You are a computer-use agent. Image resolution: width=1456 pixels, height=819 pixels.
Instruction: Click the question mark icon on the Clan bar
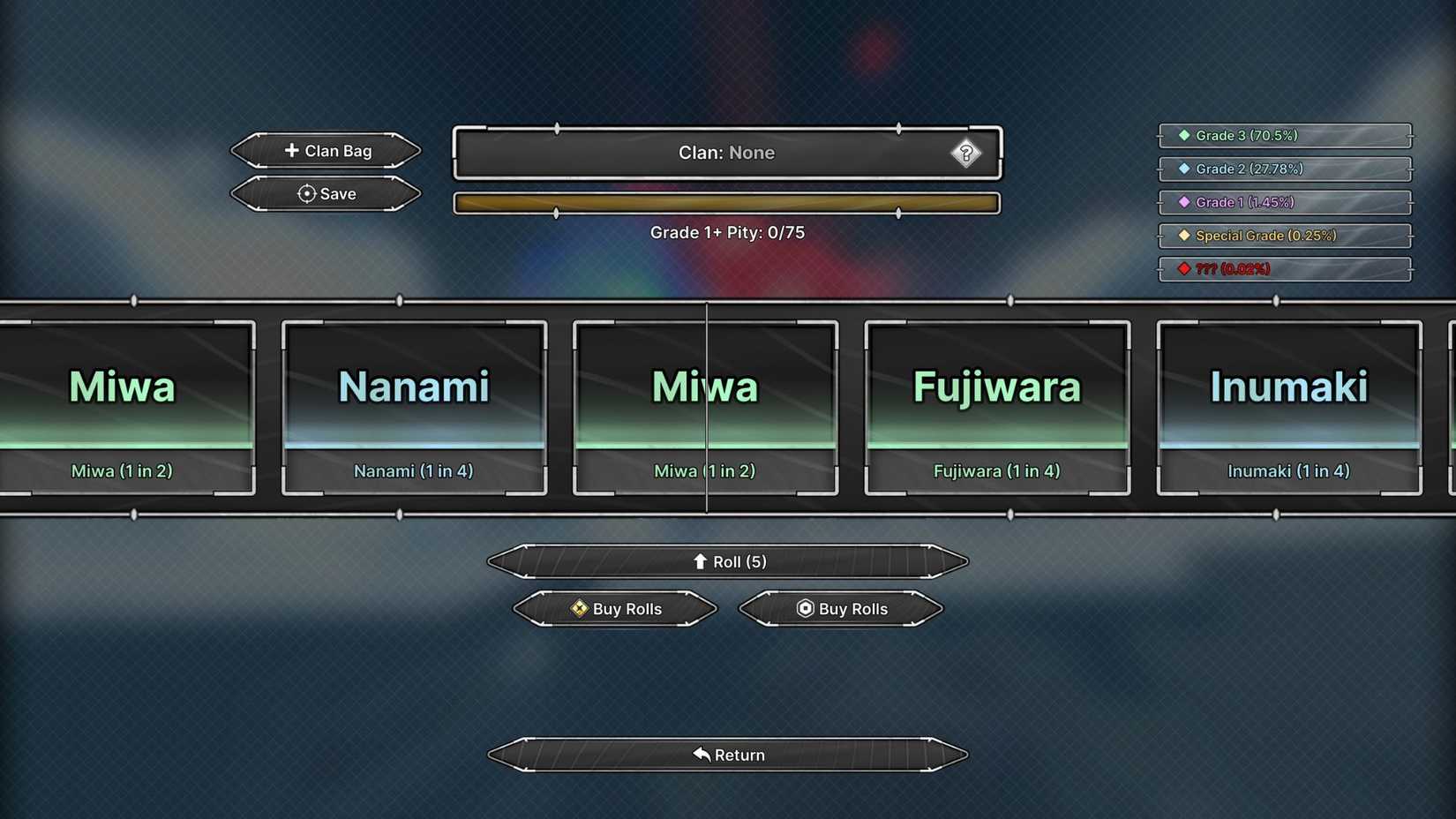(x=968, y=153)
